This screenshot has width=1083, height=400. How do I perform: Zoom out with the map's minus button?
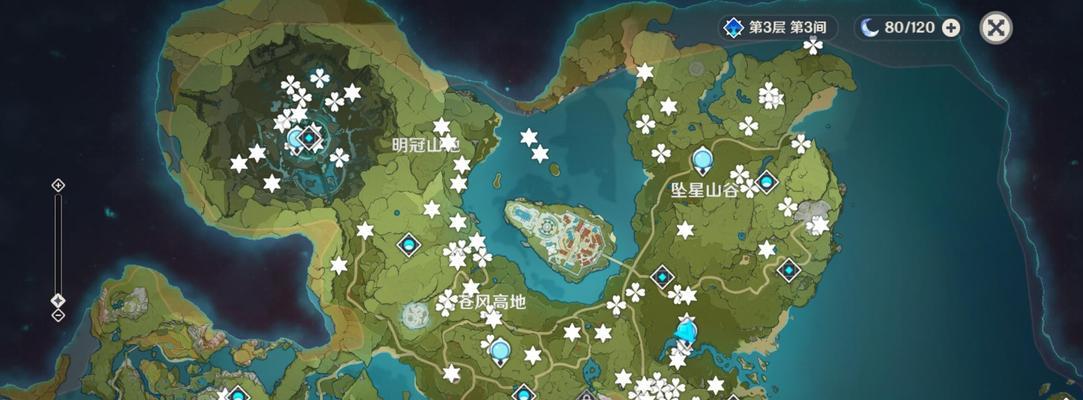coord(58,315)
